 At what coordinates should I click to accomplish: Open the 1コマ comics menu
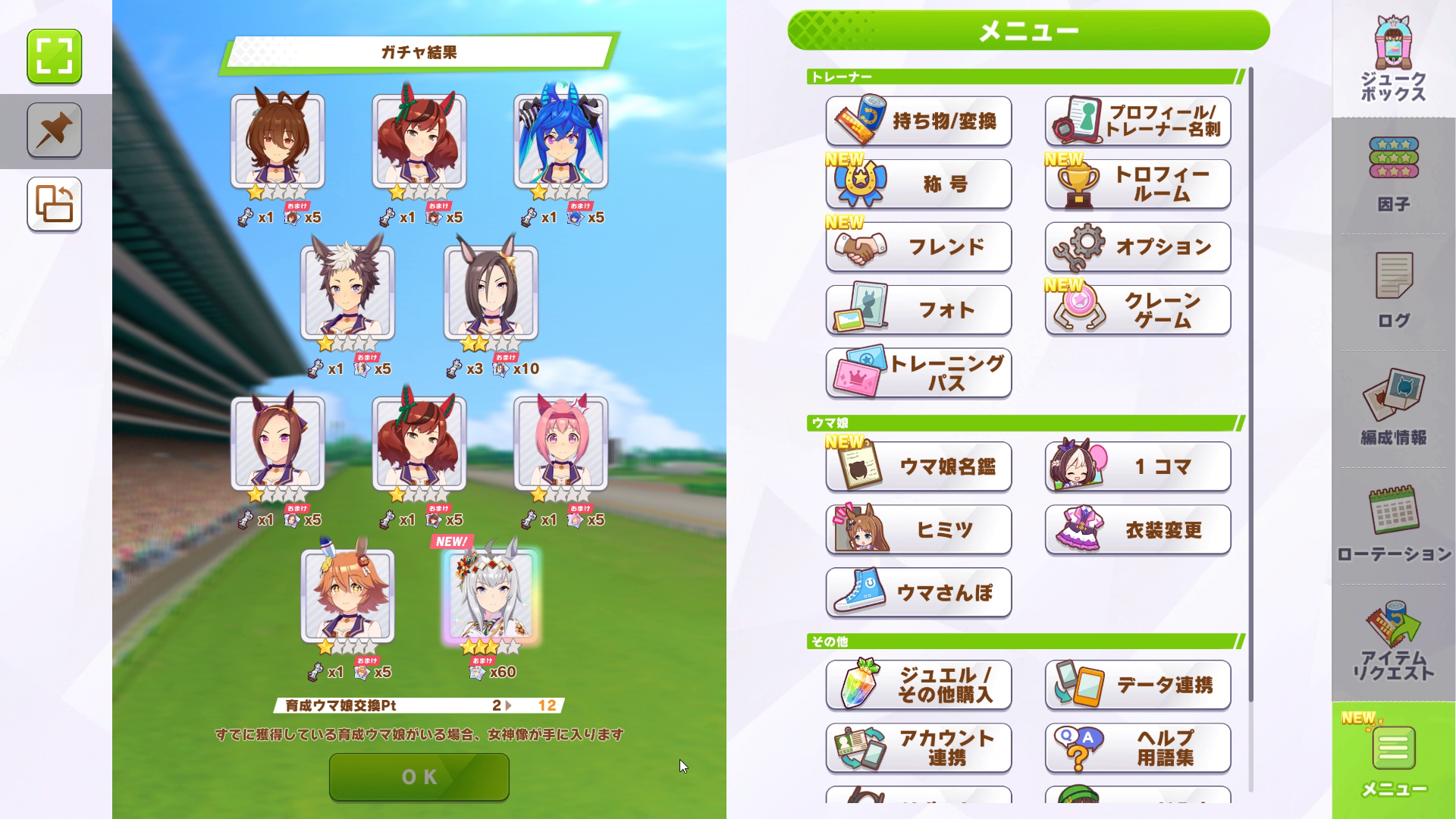(x=1137, y=467)
